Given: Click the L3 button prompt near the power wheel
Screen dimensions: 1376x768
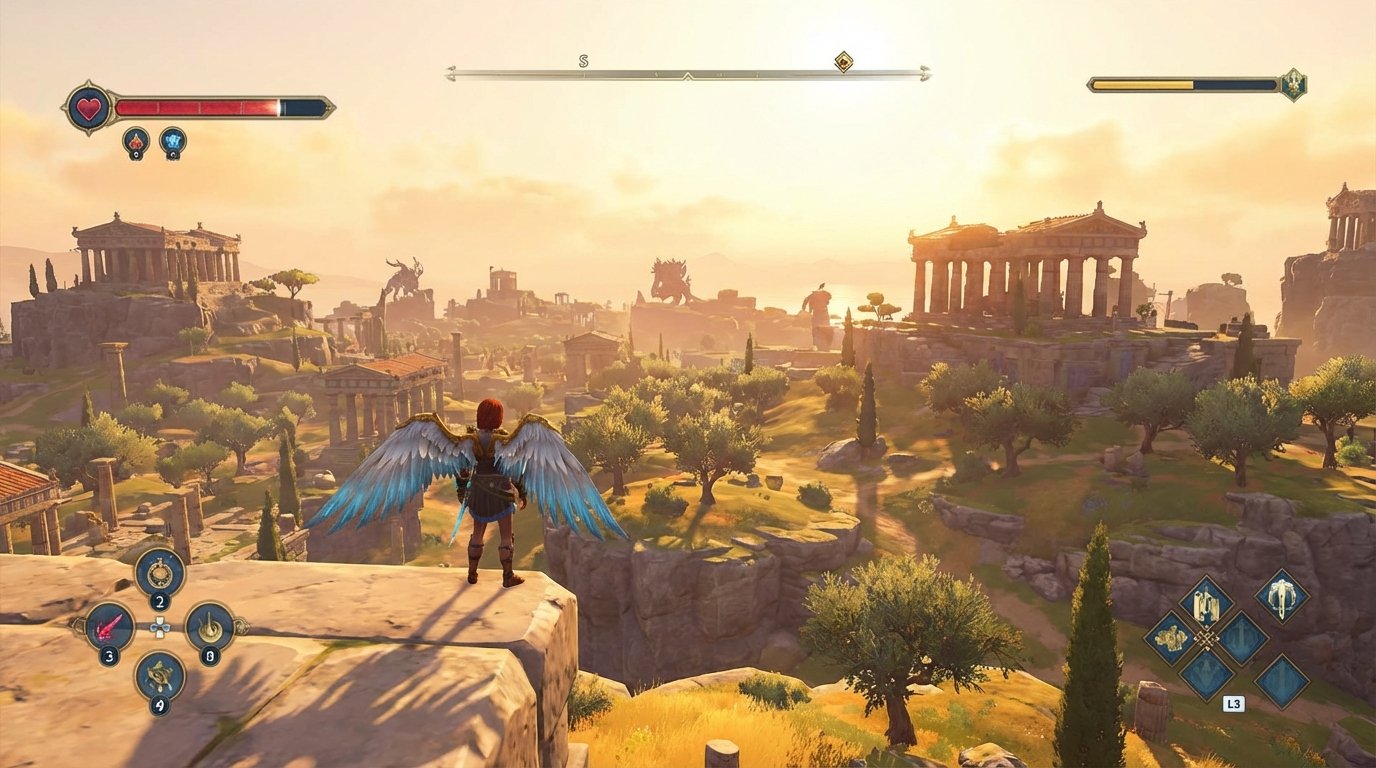Looking at the screenshot, I should pyautogui.click(x=1233, y=703).
